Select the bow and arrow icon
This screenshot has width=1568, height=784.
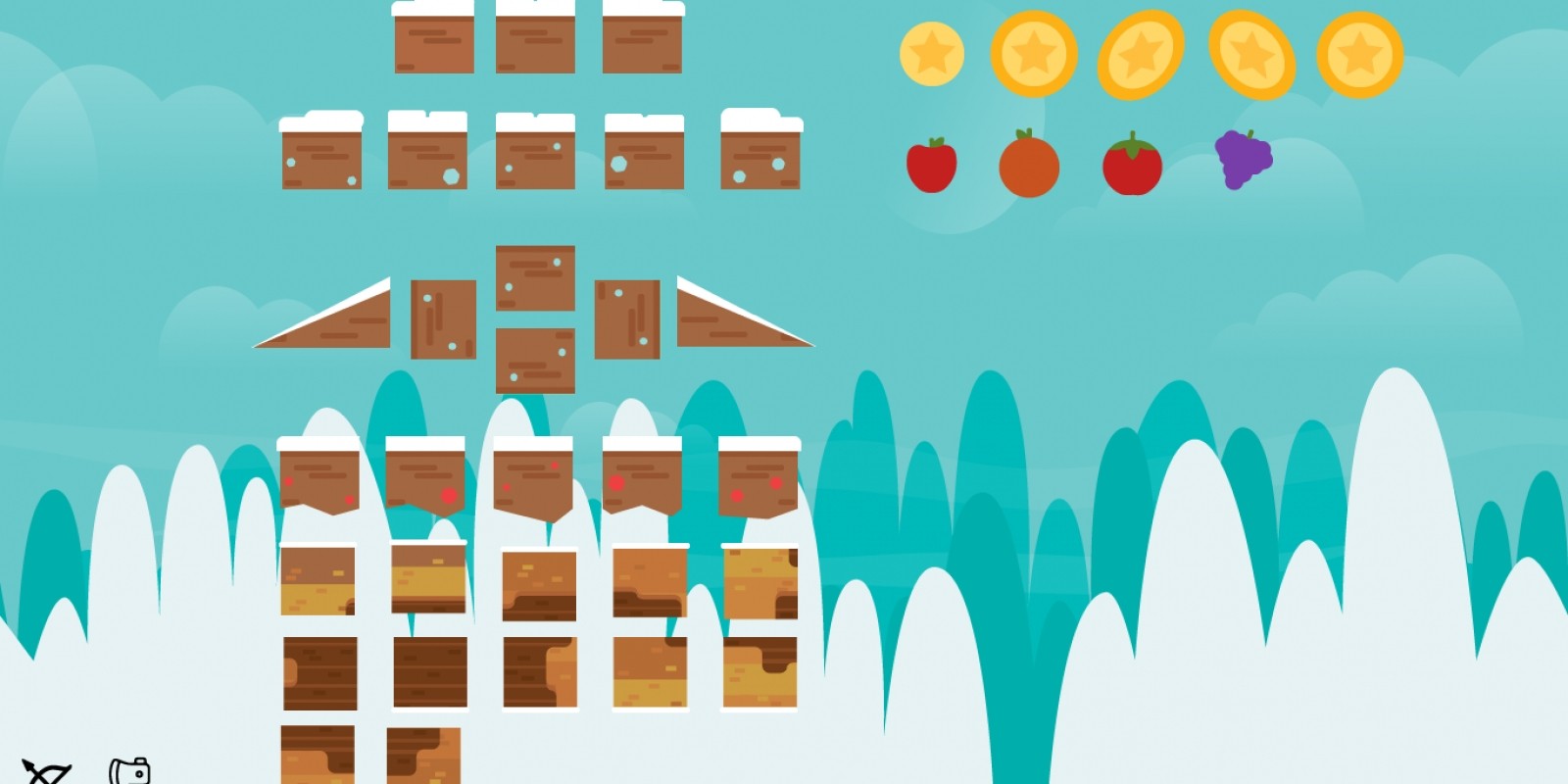tap(45, 772)
